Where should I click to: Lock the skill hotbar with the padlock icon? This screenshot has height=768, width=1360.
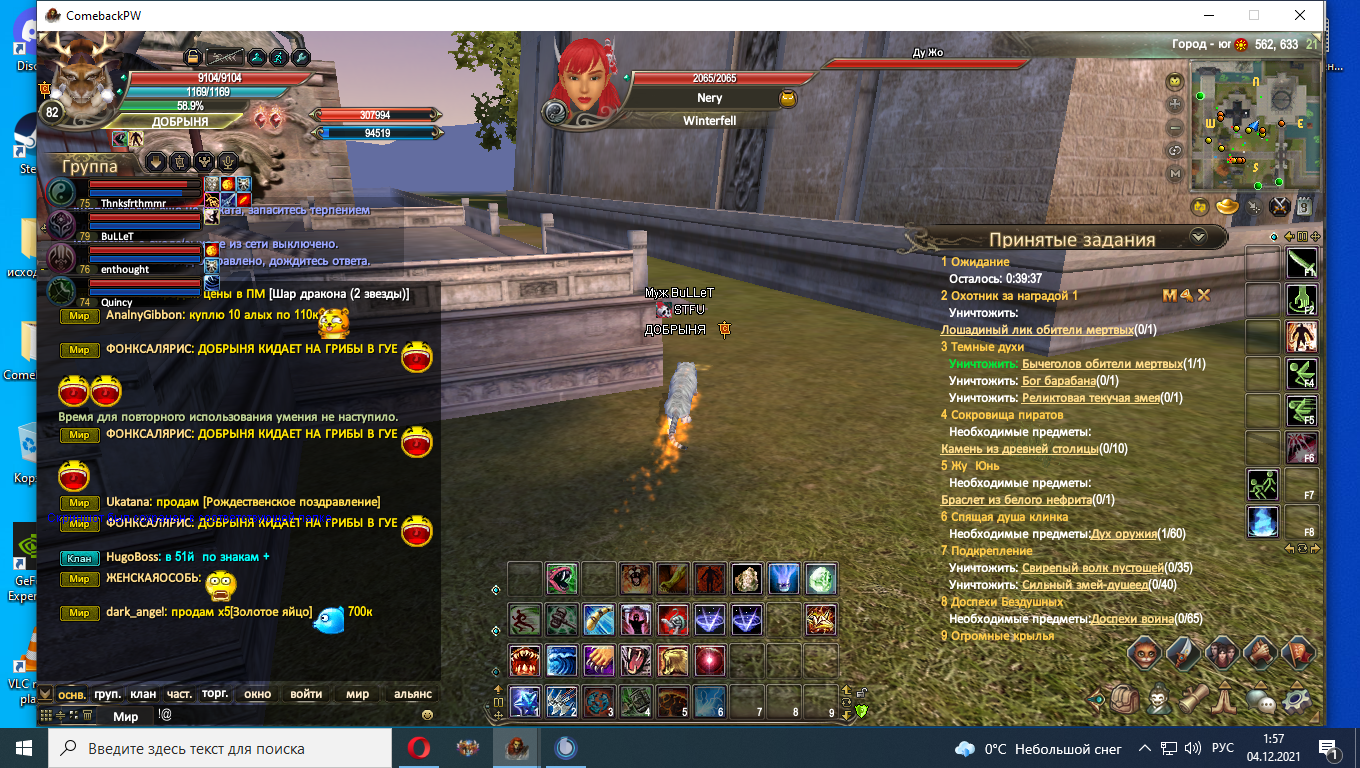(x=862, y=691)
